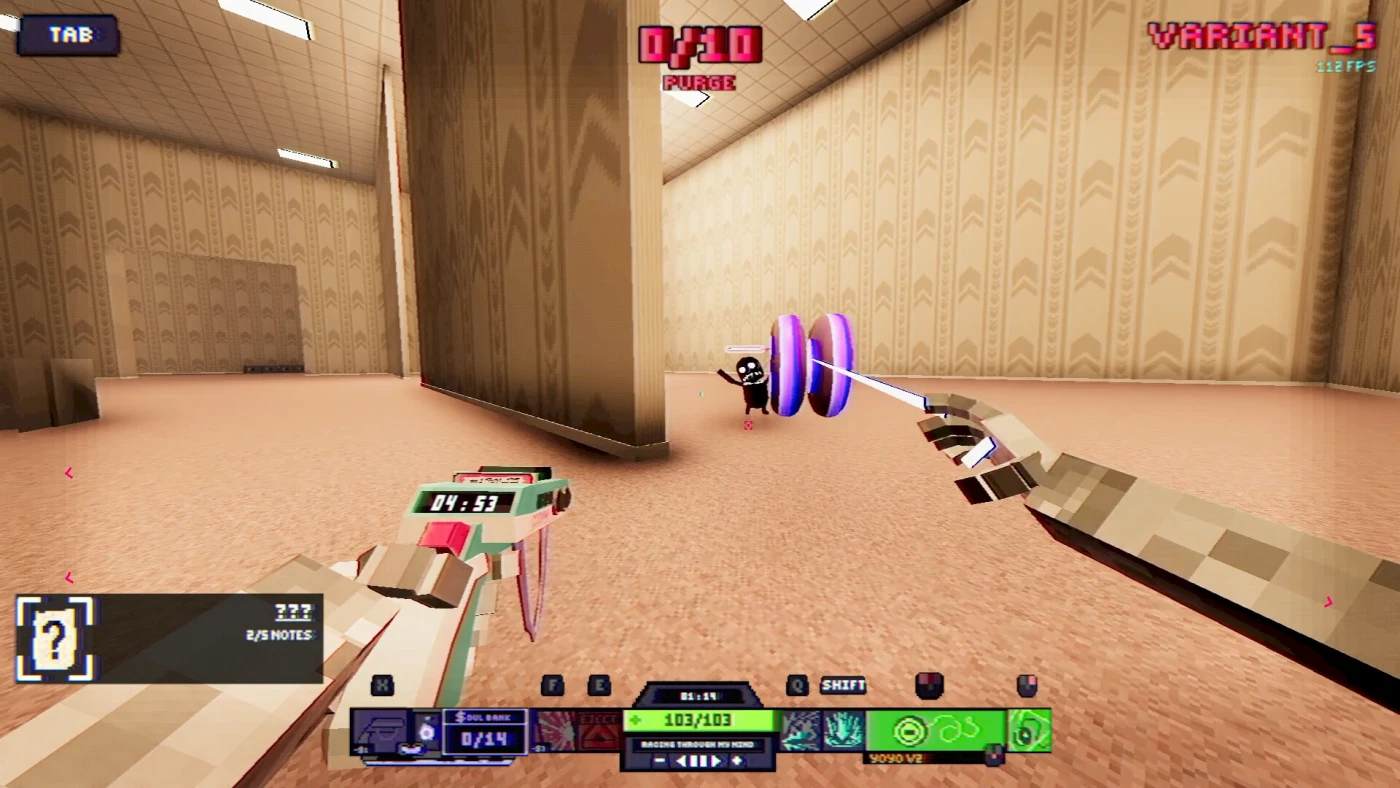Screen dimensions: 1400x788
Task: Activate the teal slash ability icon
Action: (801, 730)
